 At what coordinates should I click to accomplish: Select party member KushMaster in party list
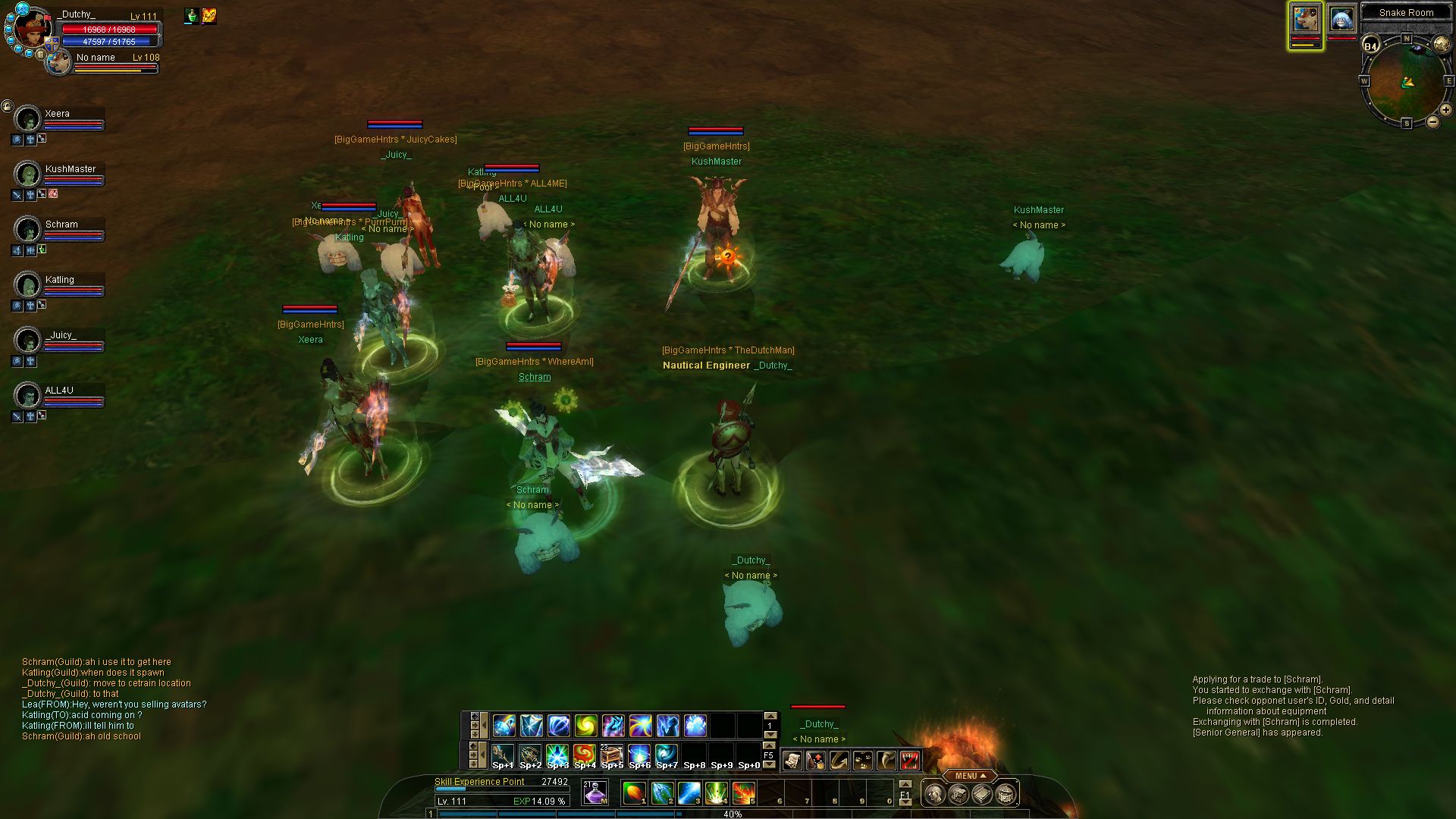[x=28, y=174]
